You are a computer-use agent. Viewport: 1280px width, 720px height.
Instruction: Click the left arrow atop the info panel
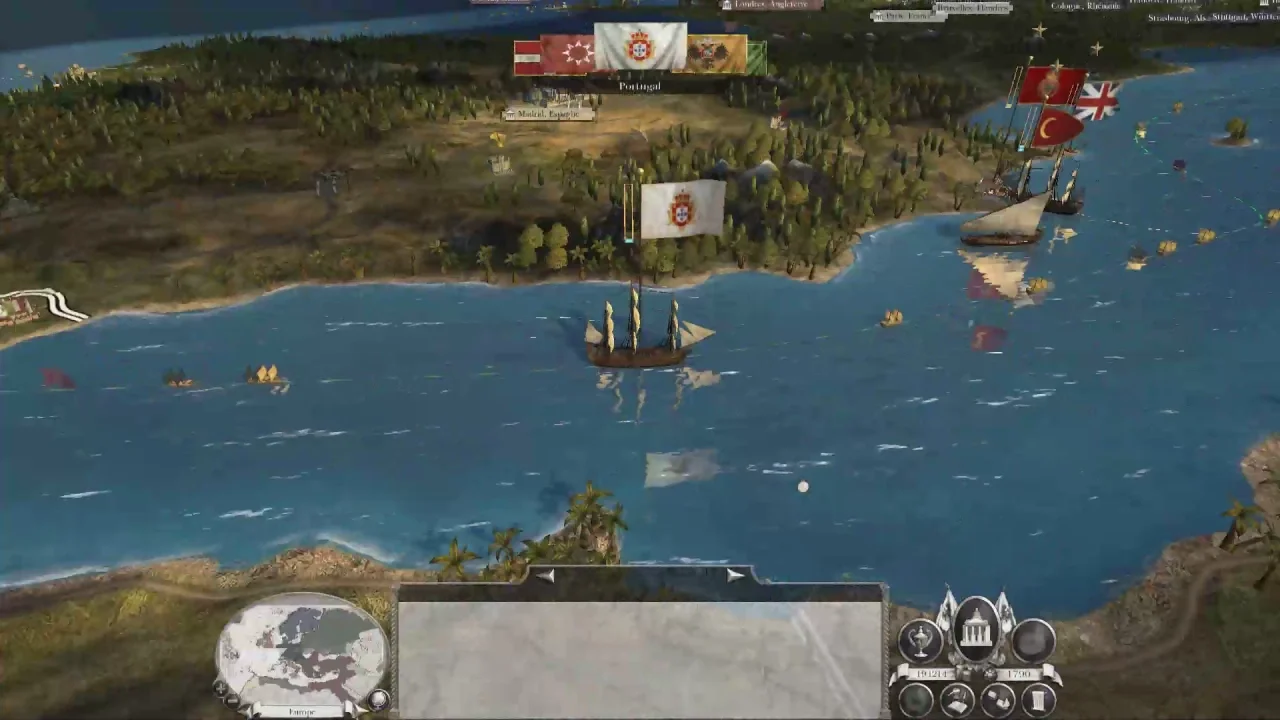545,575
